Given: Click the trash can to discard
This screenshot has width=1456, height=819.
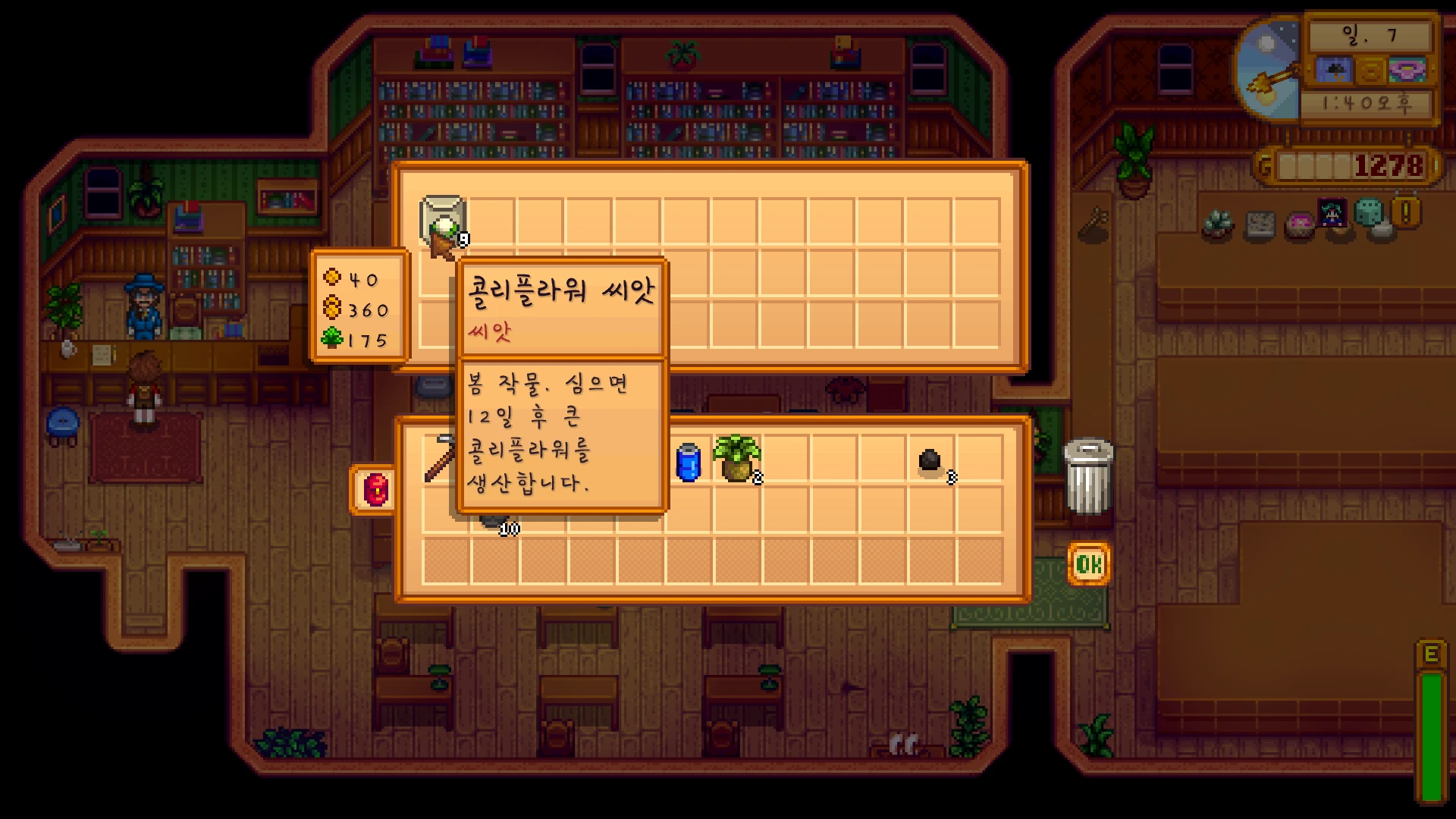Looking at the screenshot, I should (1088, 476).
